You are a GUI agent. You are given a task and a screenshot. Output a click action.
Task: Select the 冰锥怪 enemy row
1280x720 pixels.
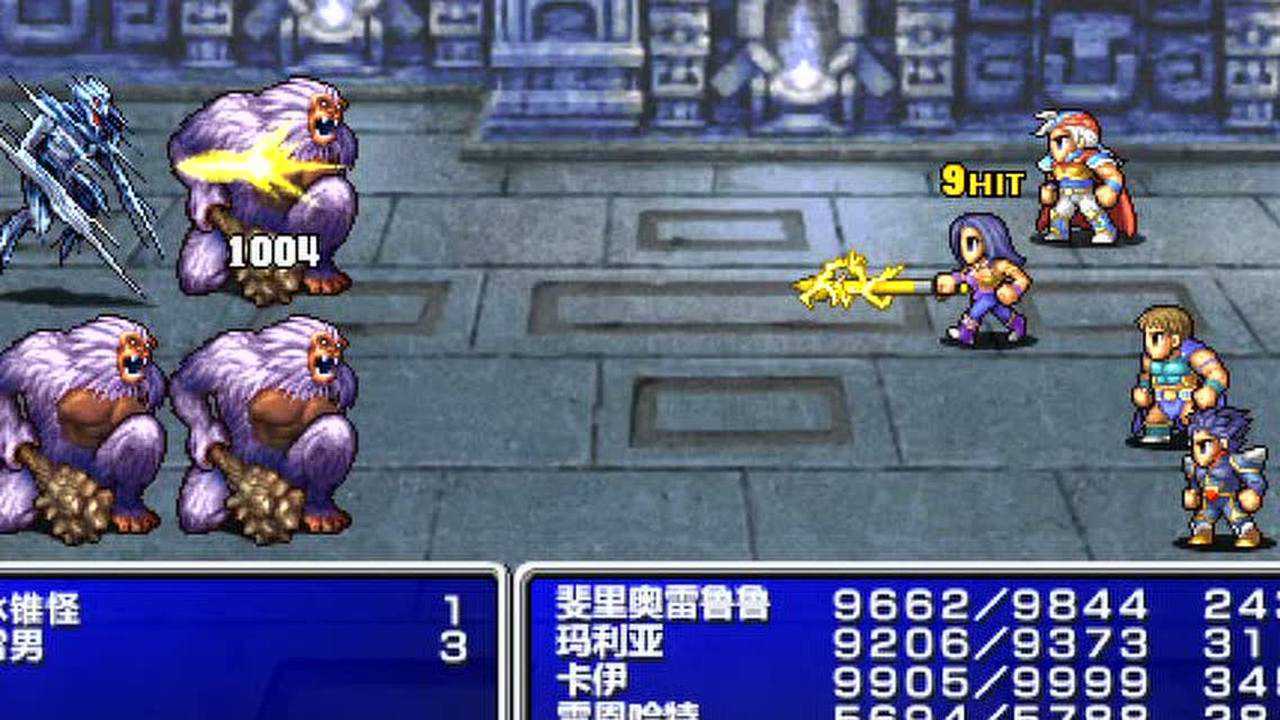tap(42, 609)
